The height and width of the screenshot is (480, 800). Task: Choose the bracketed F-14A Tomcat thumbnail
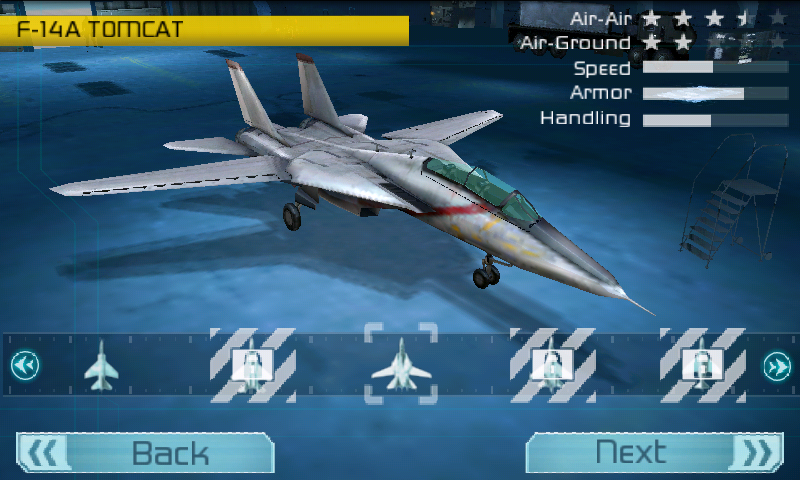401,364
